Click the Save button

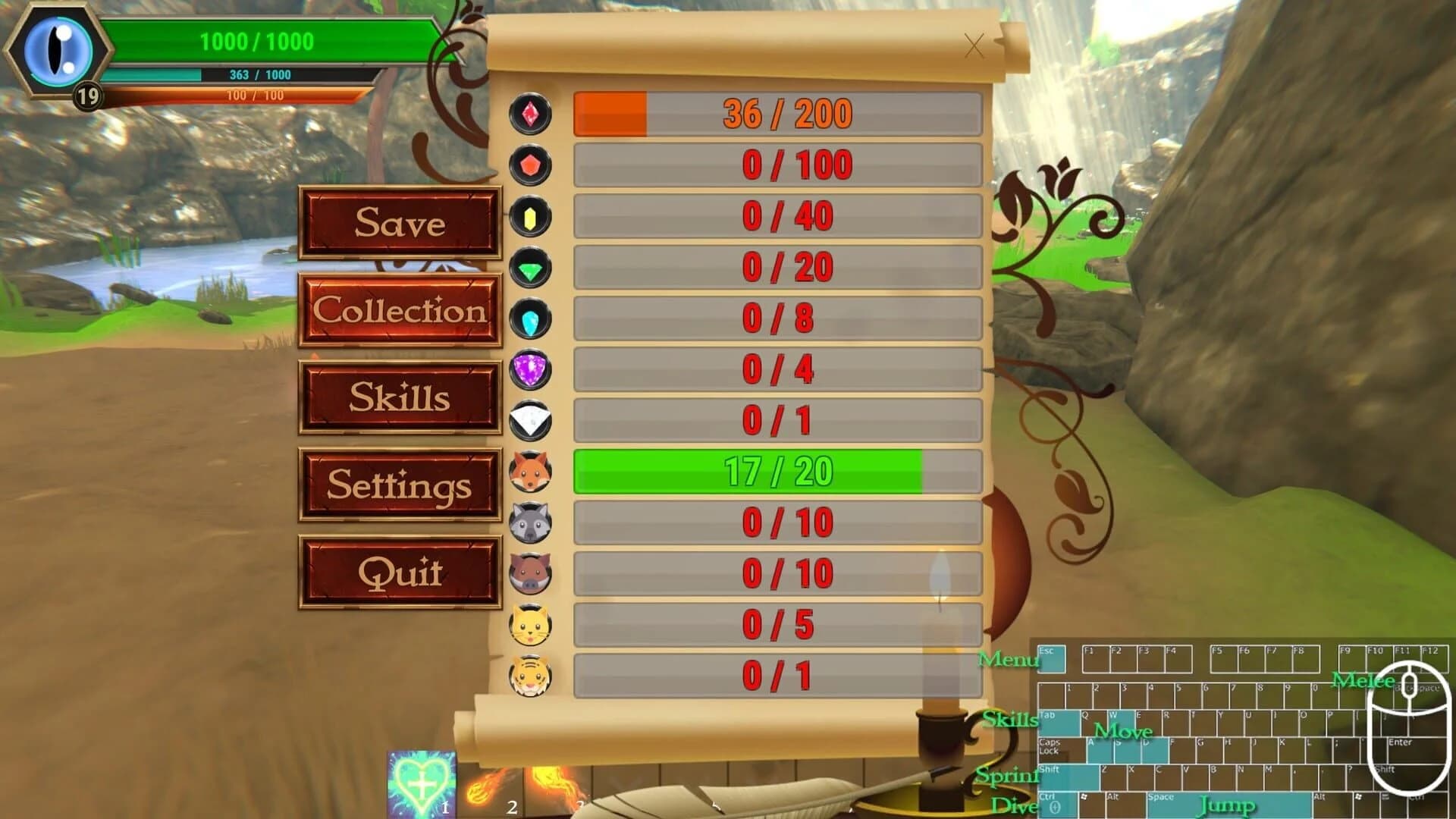[x=400, y=223]
